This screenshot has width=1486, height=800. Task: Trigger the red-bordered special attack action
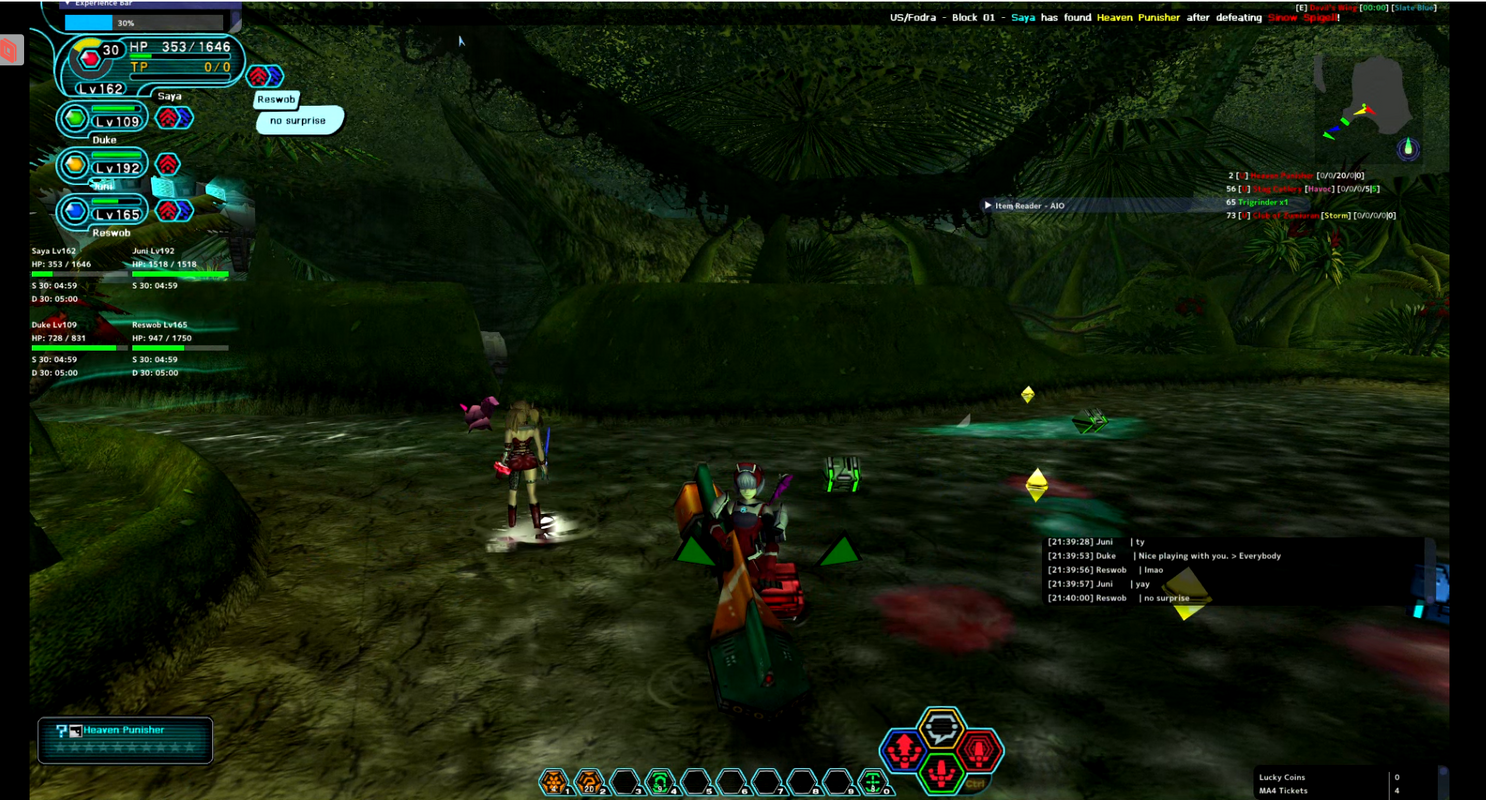tap(979, 748)
